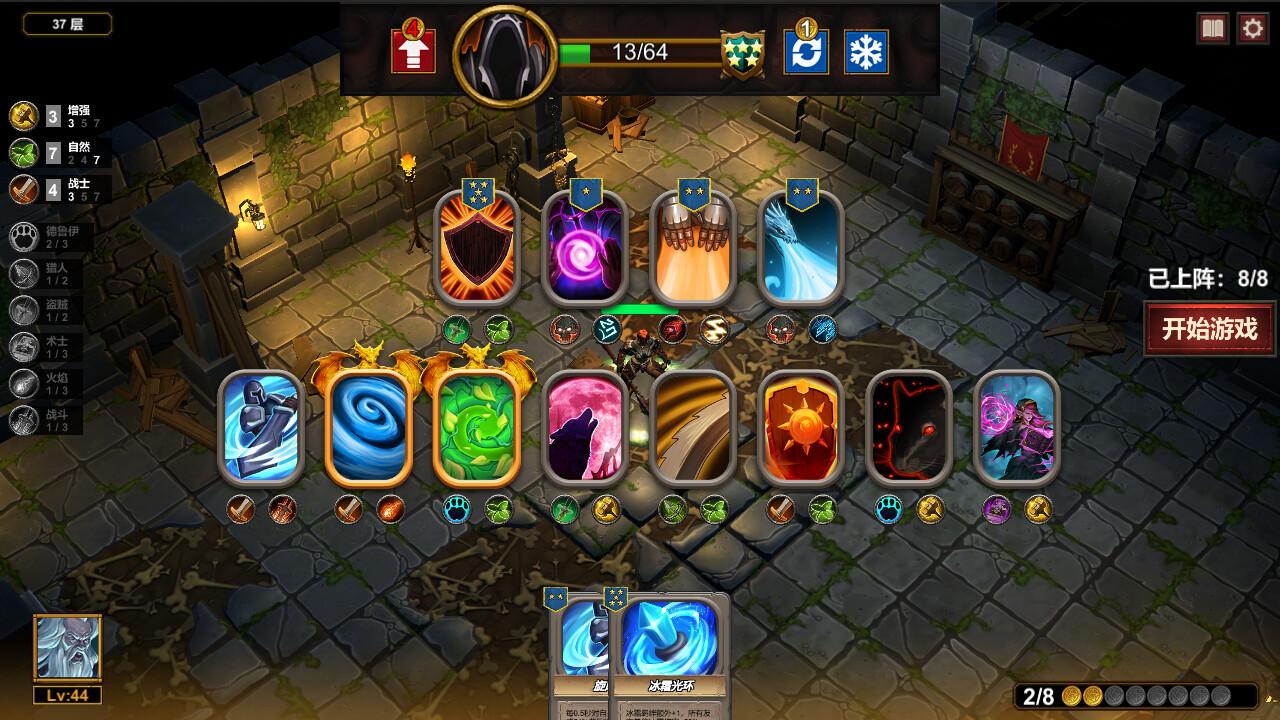Click the red upgrade arrow icon
This screenshot has height=720, width=1280.
click(x=414, y=50)
